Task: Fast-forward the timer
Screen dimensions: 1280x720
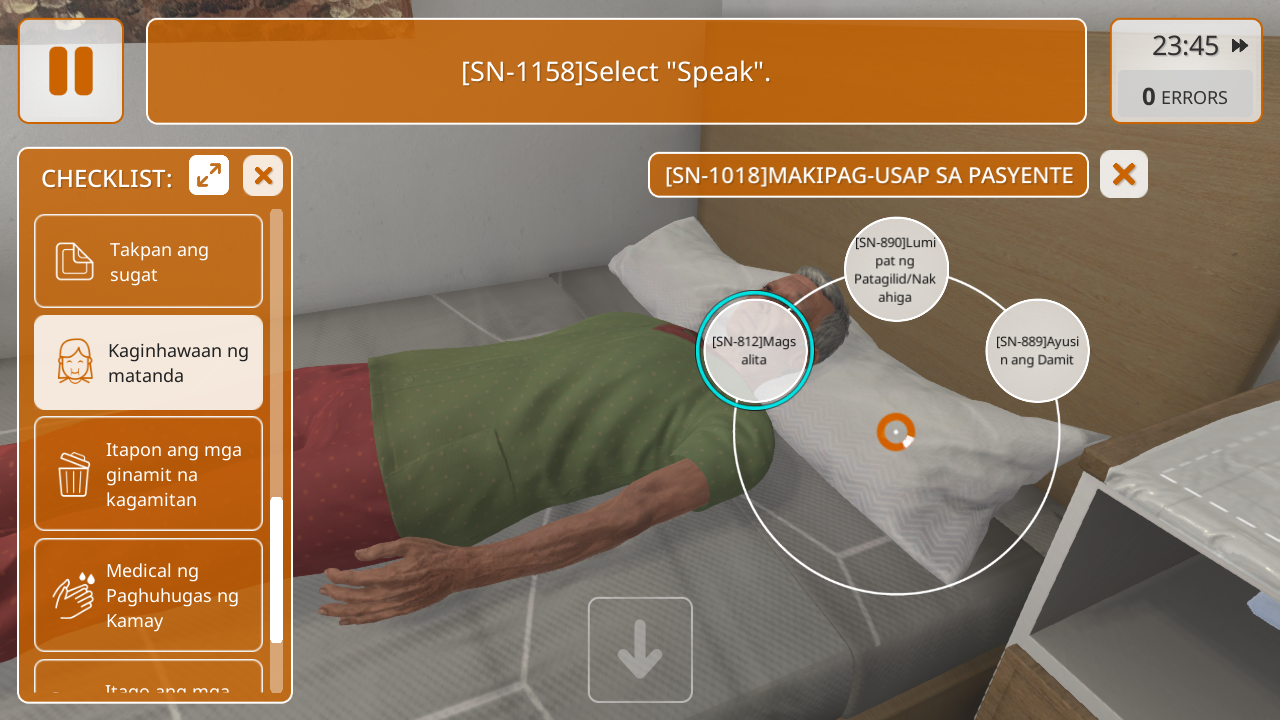Action: tap(1240, 46)
